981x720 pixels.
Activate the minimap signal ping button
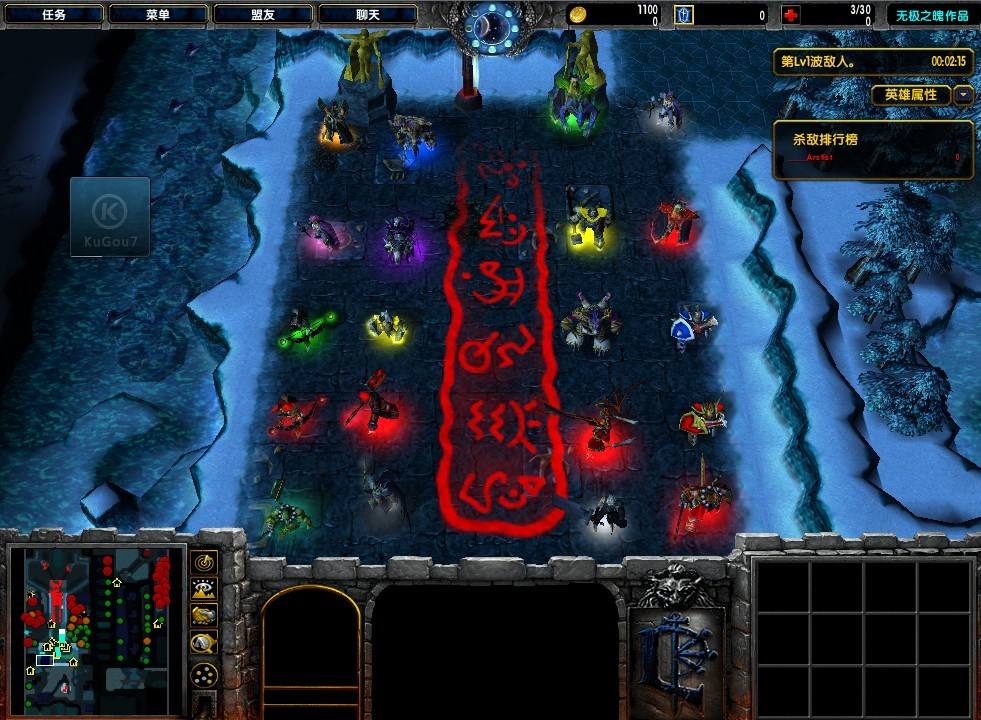204,563
